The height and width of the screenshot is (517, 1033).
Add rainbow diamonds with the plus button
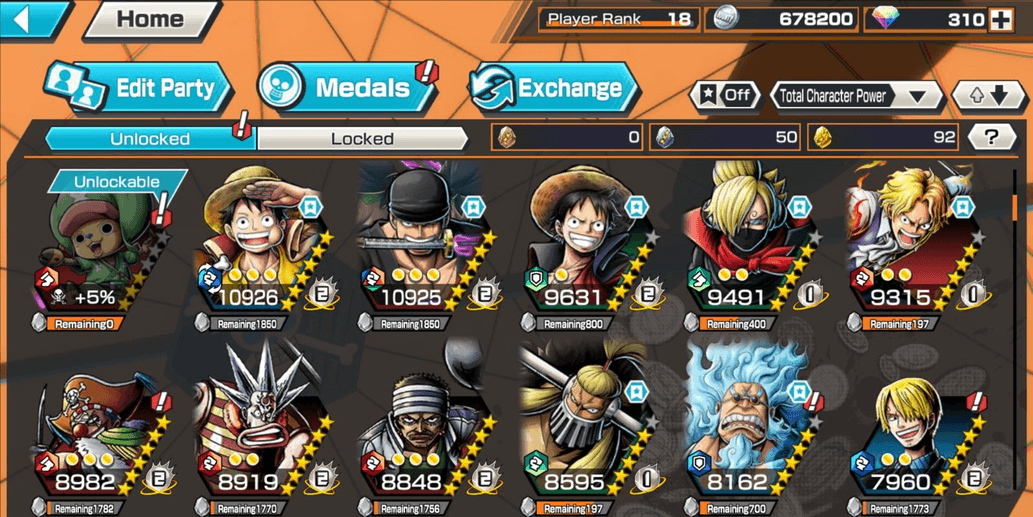click(1001, 20)
